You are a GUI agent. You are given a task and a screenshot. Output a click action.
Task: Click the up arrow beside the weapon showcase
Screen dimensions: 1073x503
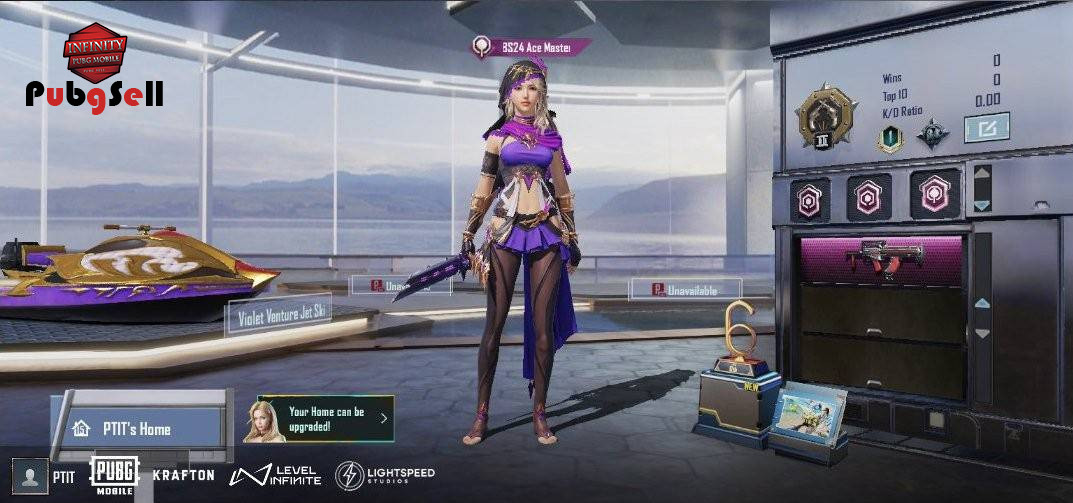pyautogui.click(x=982, y=302)
